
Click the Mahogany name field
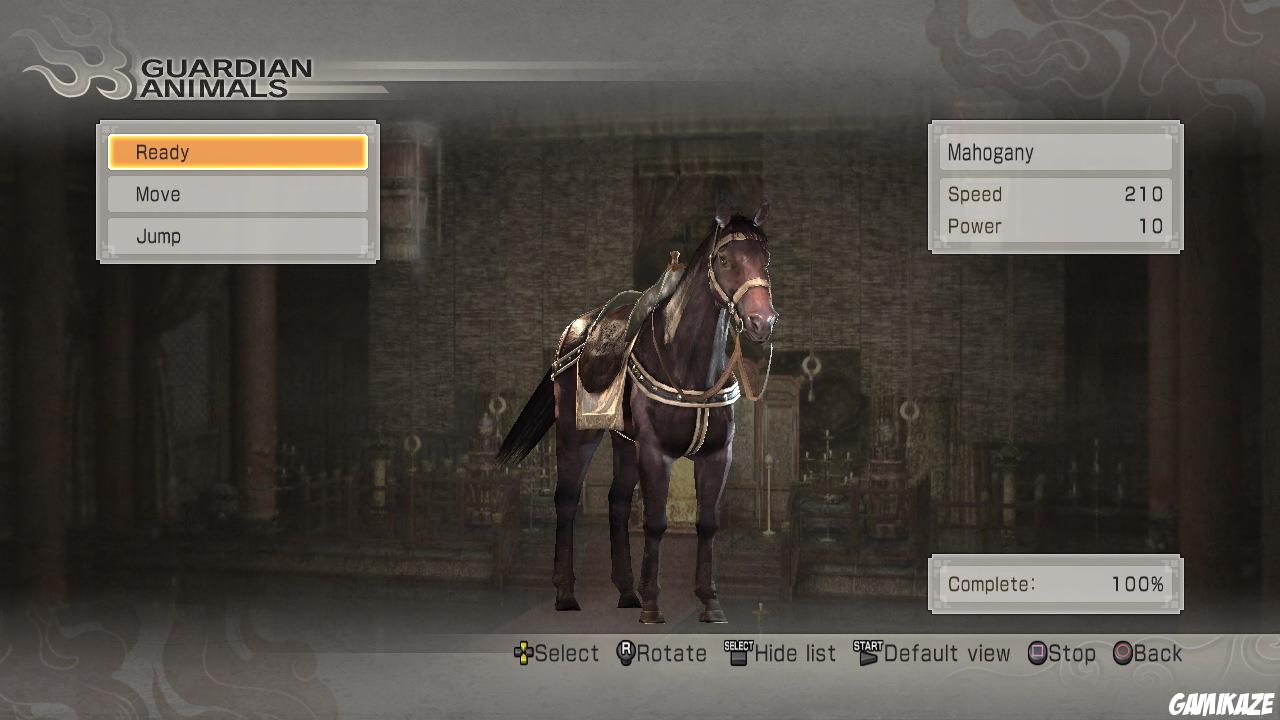[1055, 152]
